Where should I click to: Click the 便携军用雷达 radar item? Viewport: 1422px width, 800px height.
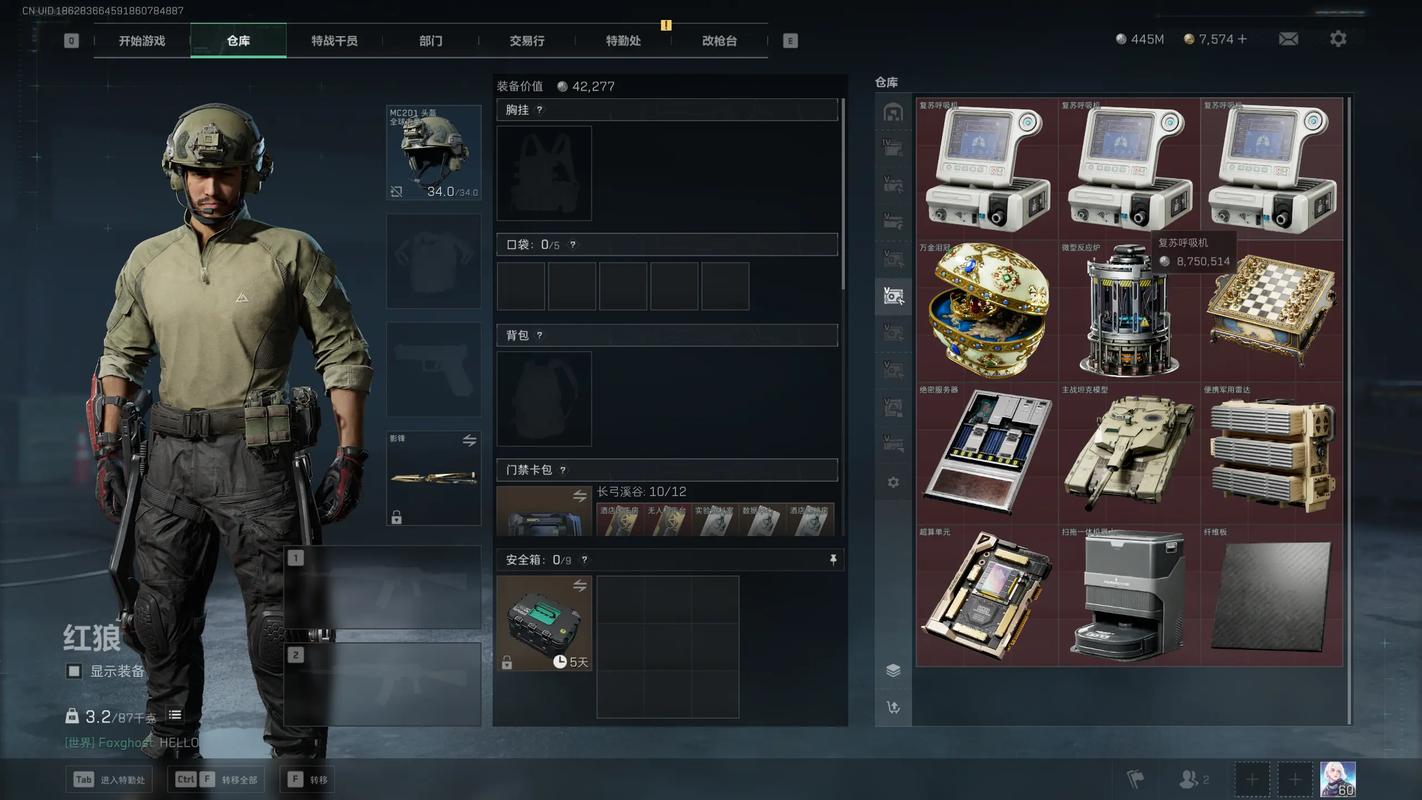point(1271,452)
